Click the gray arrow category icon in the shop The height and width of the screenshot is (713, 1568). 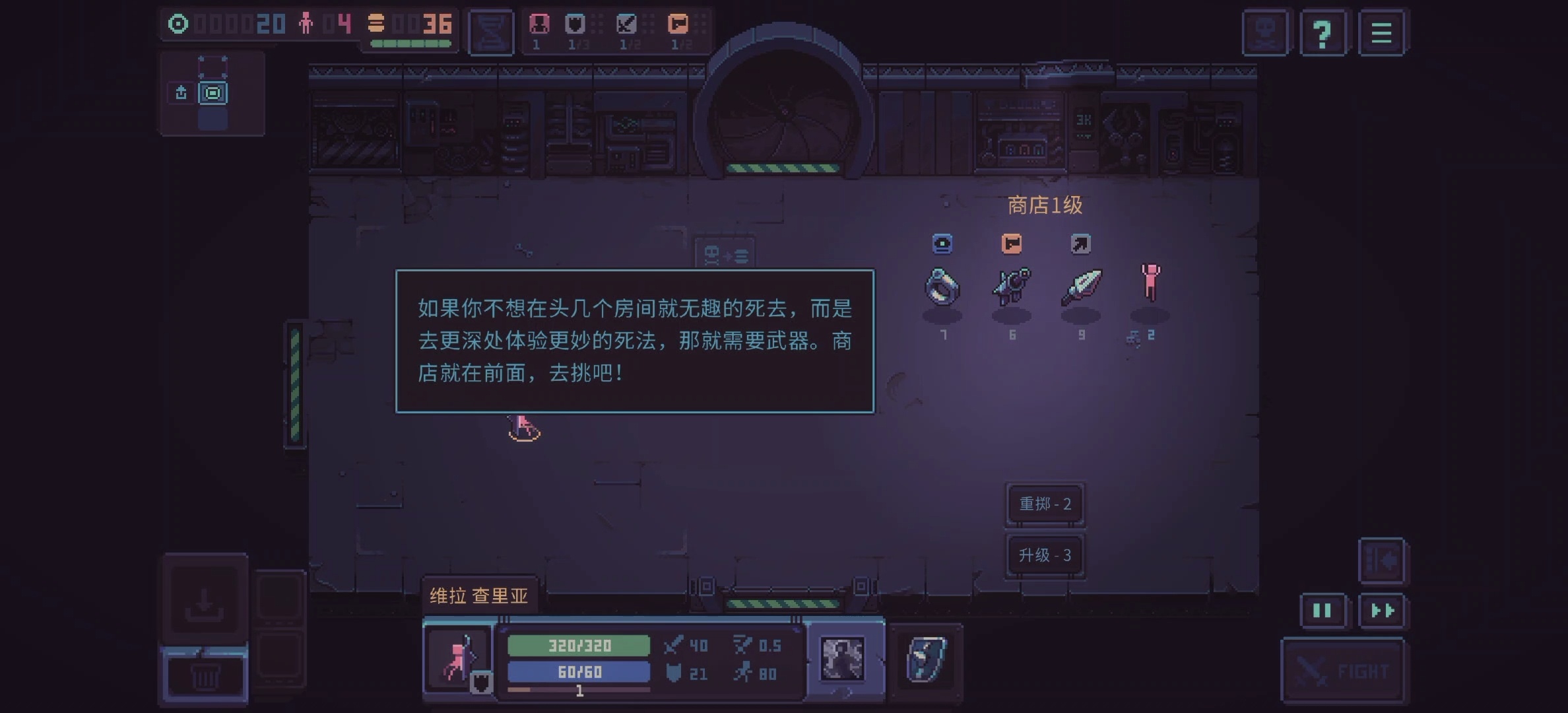pyautogui.click(x=1081, y=243)
